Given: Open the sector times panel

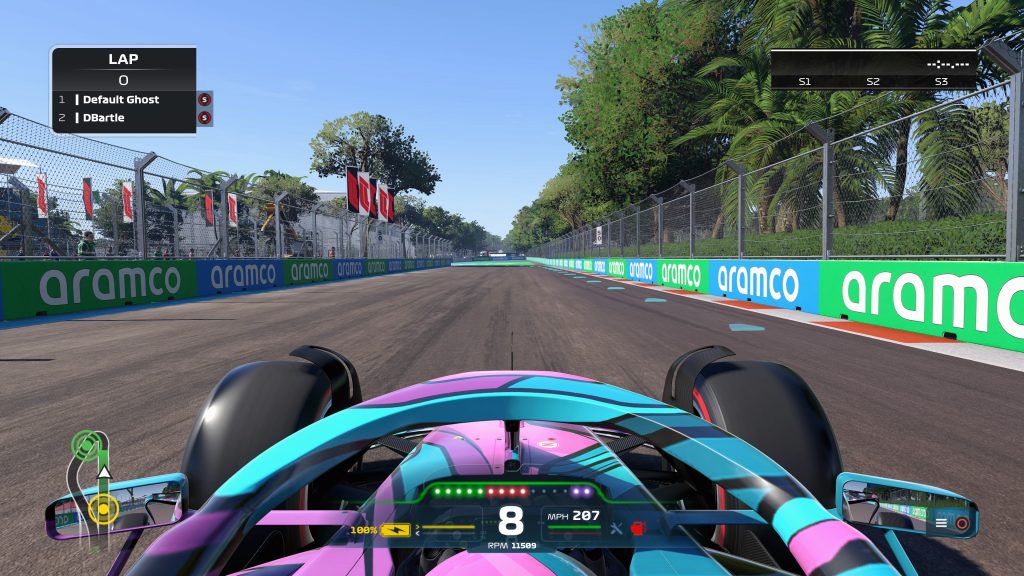Looking at the screenshot, I should pos(873,70).
